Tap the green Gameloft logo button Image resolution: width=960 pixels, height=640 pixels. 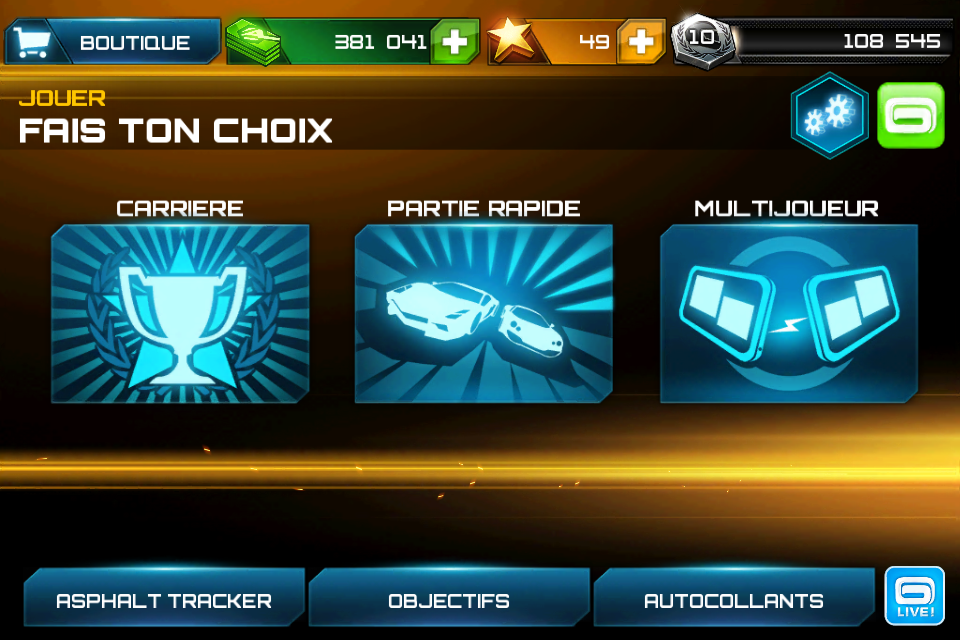click(910, 115)
